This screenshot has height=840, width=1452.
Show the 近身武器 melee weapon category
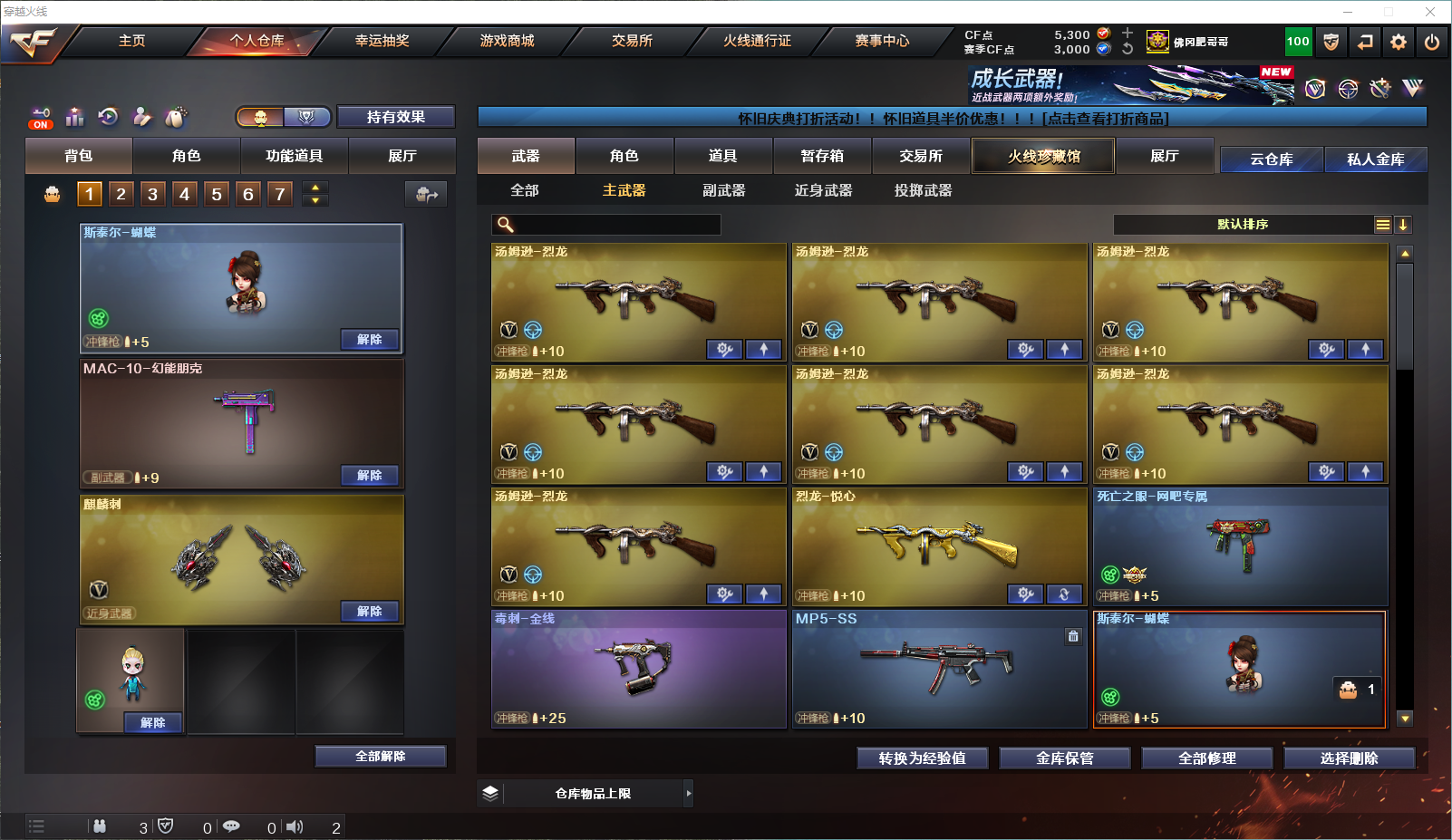pyautogui.click(x=823, y=190)
